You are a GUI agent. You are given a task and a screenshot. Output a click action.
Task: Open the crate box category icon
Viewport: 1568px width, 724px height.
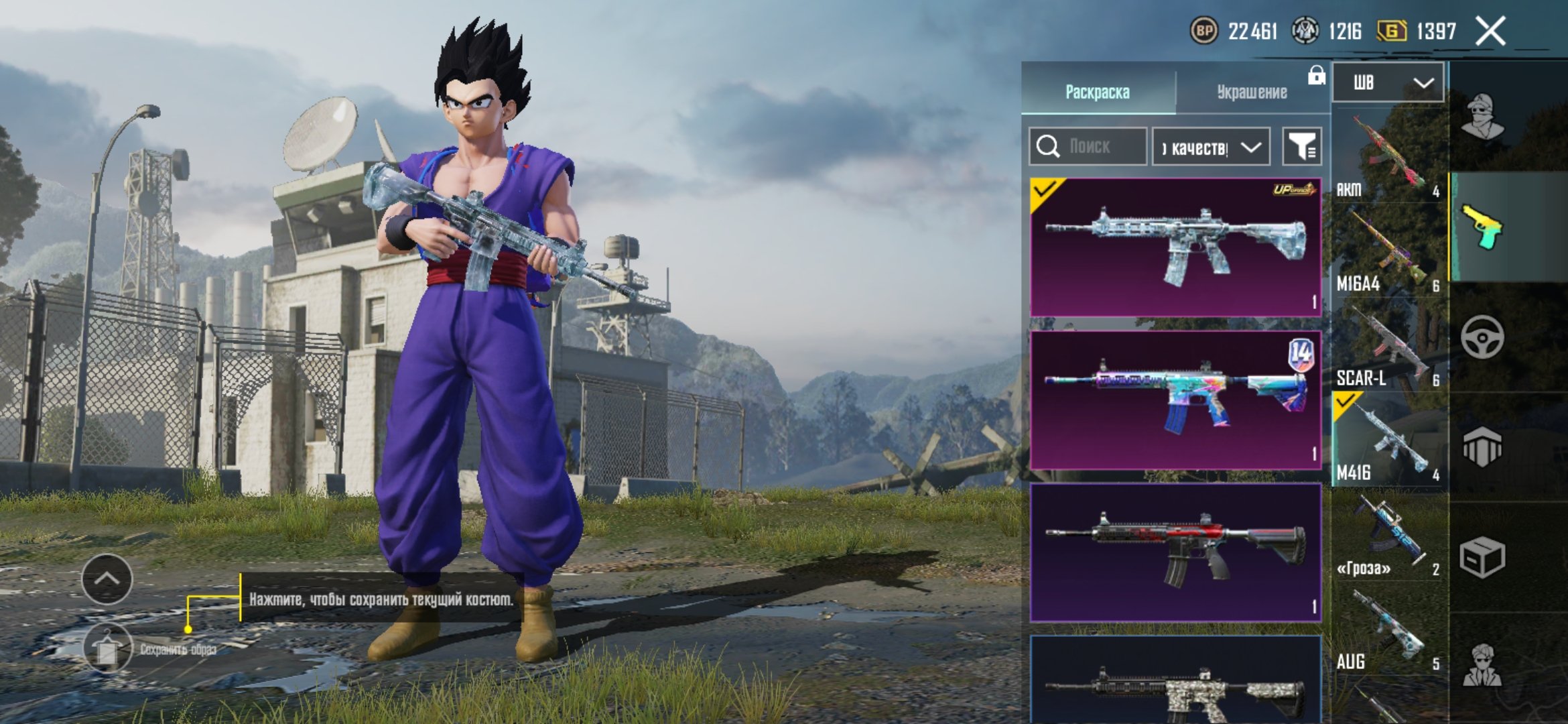(1482, 557)
